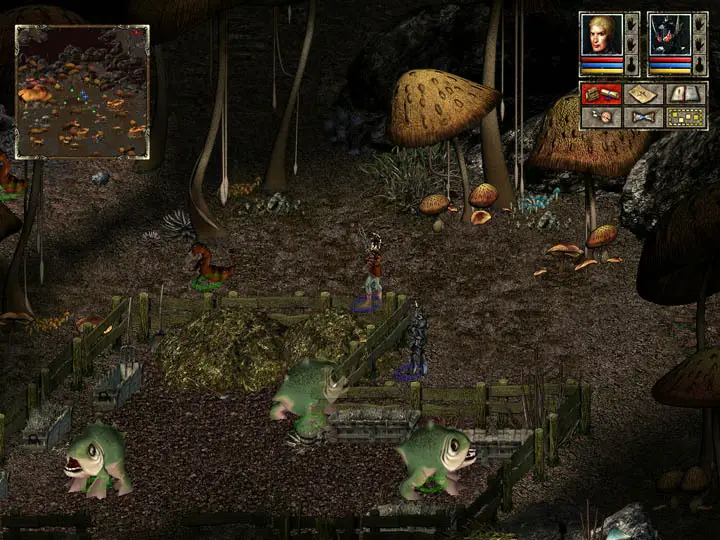Open the spellbook journal button
Screen dimensions: 720x540
[687, 94]
